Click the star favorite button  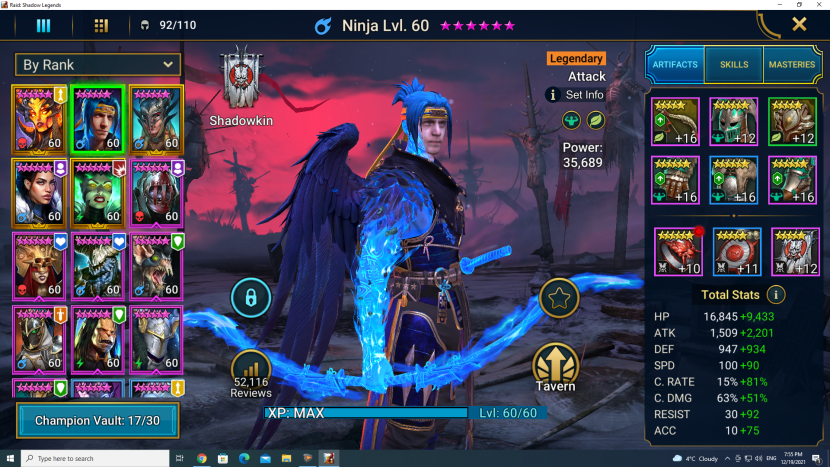pyautogui.click(x=558, y=297)
